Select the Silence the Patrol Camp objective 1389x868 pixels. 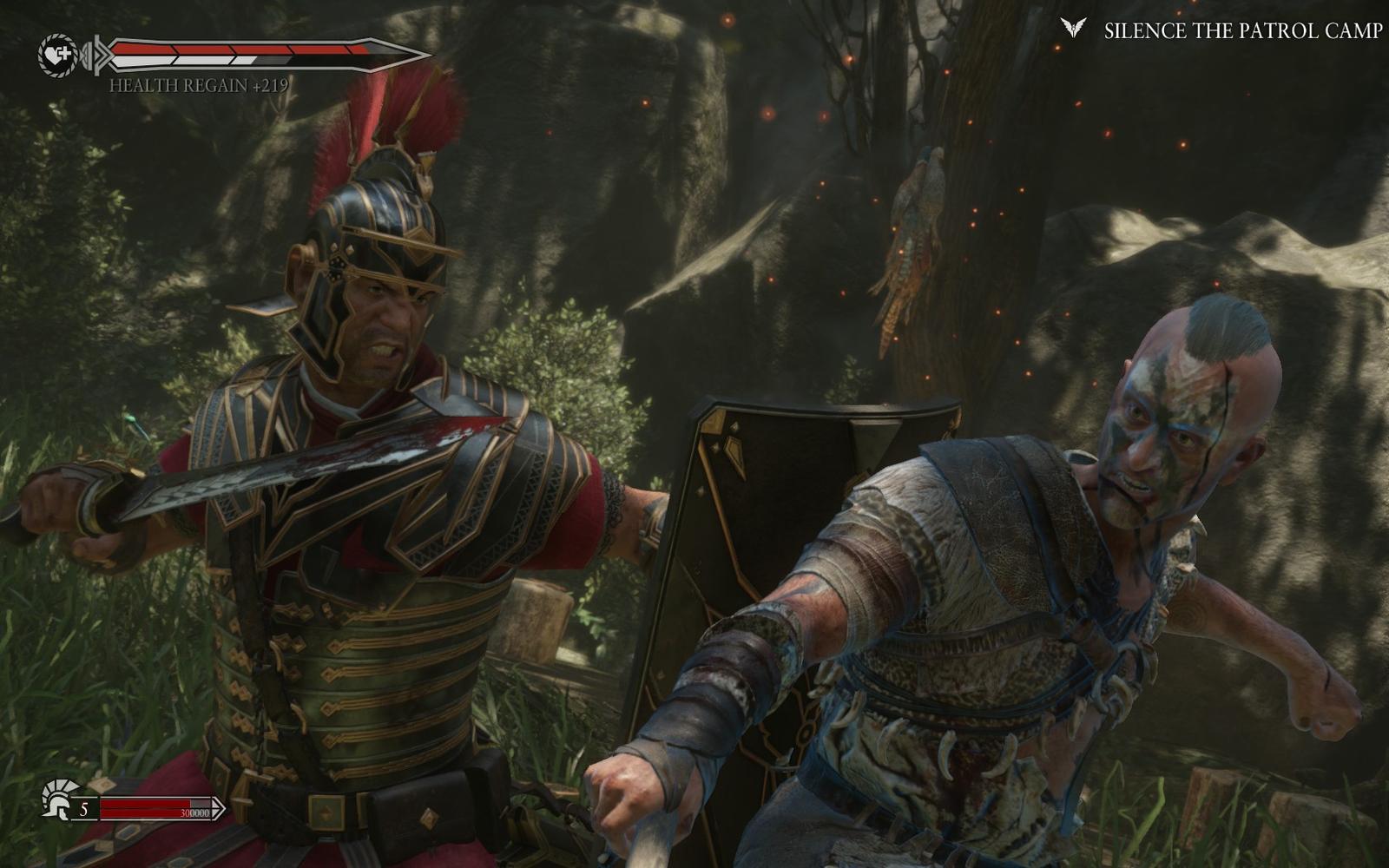(1242, 31)
